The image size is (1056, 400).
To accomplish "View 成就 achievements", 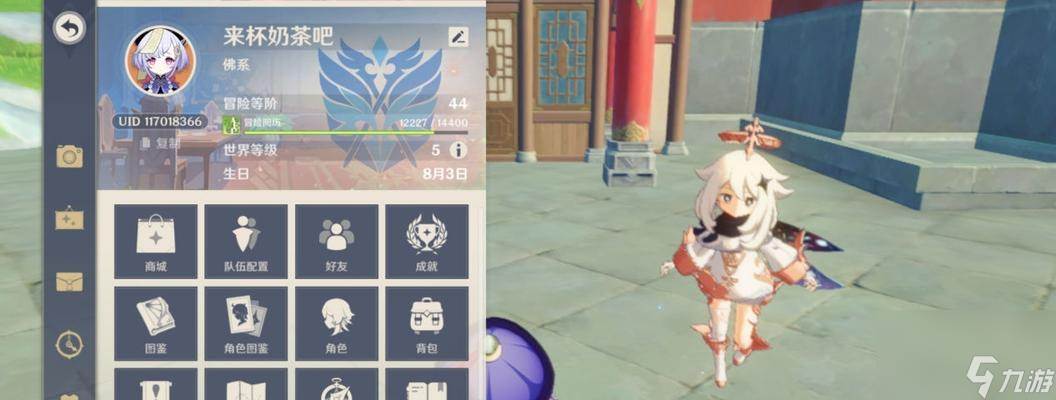I will click(x=427, y=241).
